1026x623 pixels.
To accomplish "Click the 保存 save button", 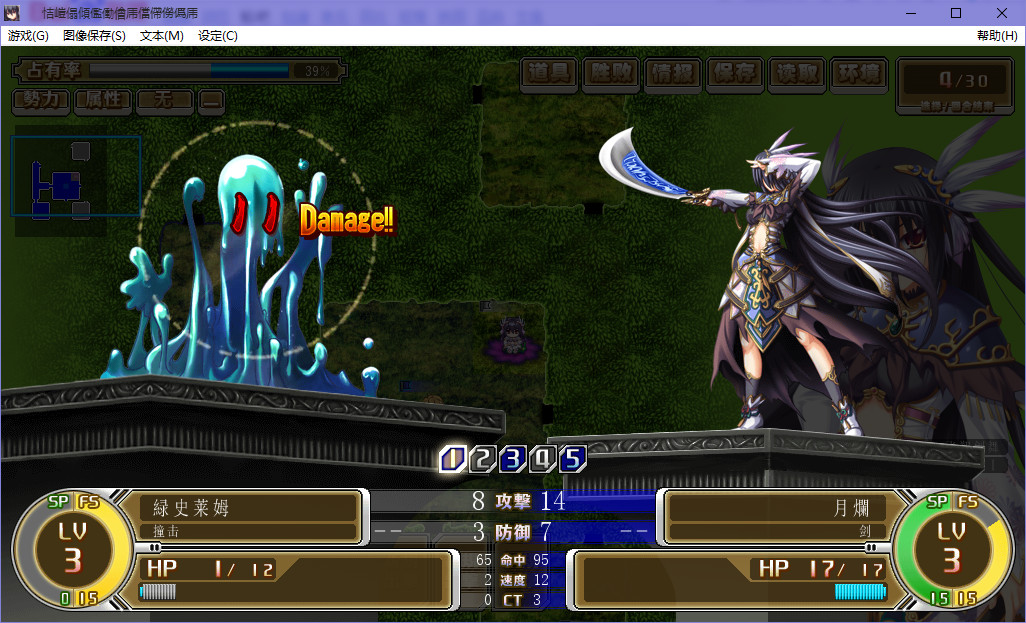I will (x=734, y=73).
